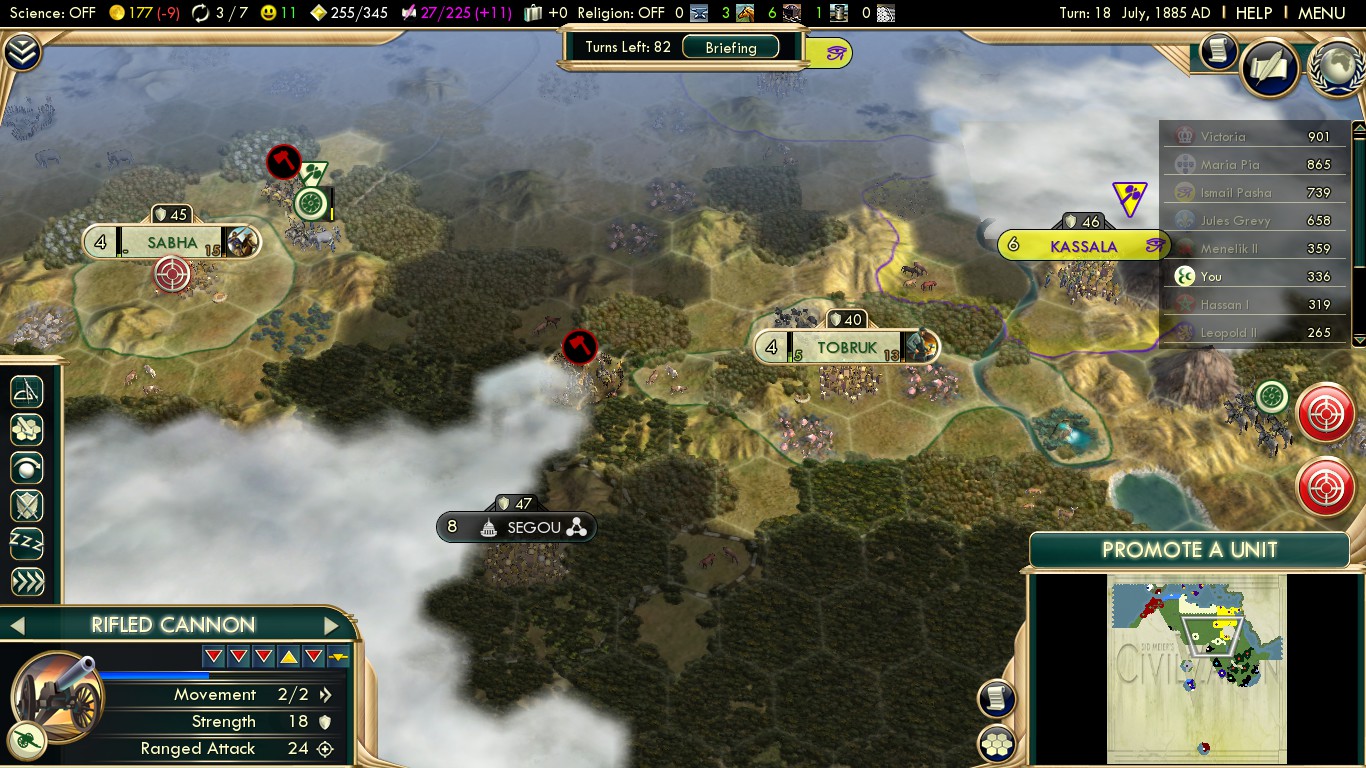Select the Kassala city banner
The width and height of the screenshot is (1366, 768).
pyautogui.click(x=1083, y=246)
